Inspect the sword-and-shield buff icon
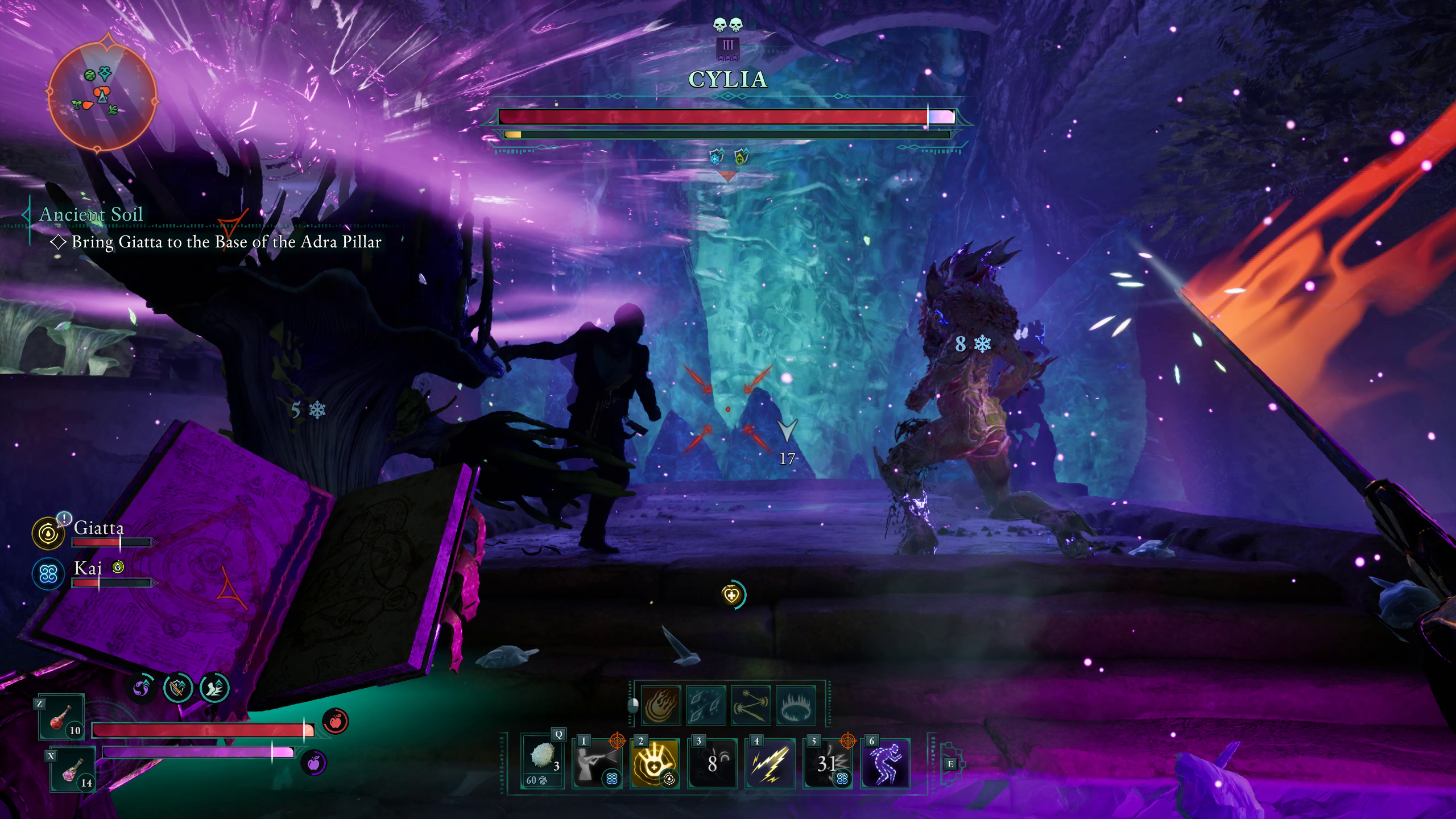This screenshot has height=819, width=1456. click(178, 688)
